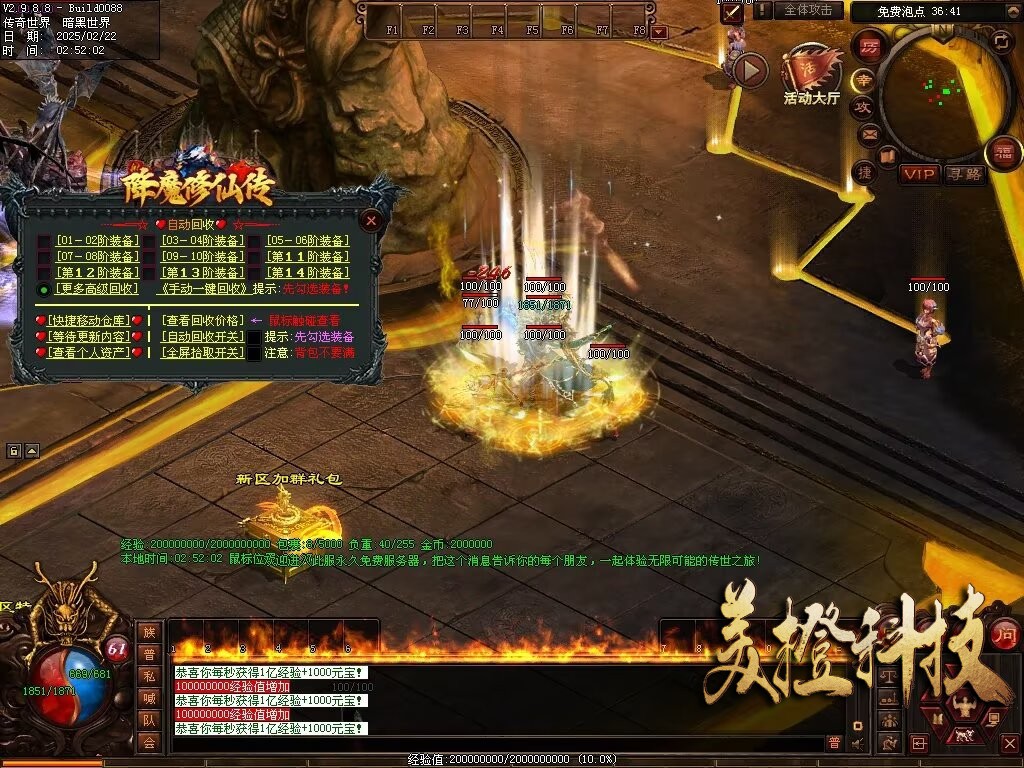1024x768 pixels.
Task: Toggle the 自动回收开关 checkbox
Action: (255, 337)
